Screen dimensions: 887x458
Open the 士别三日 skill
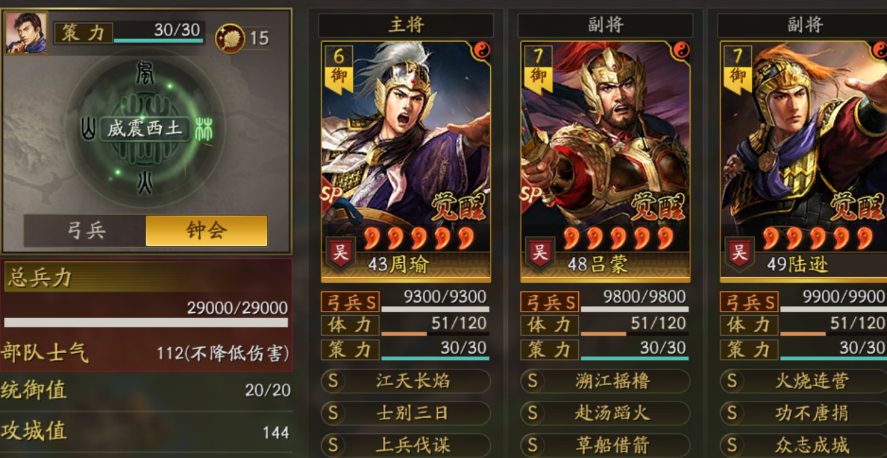click(405, 413)
